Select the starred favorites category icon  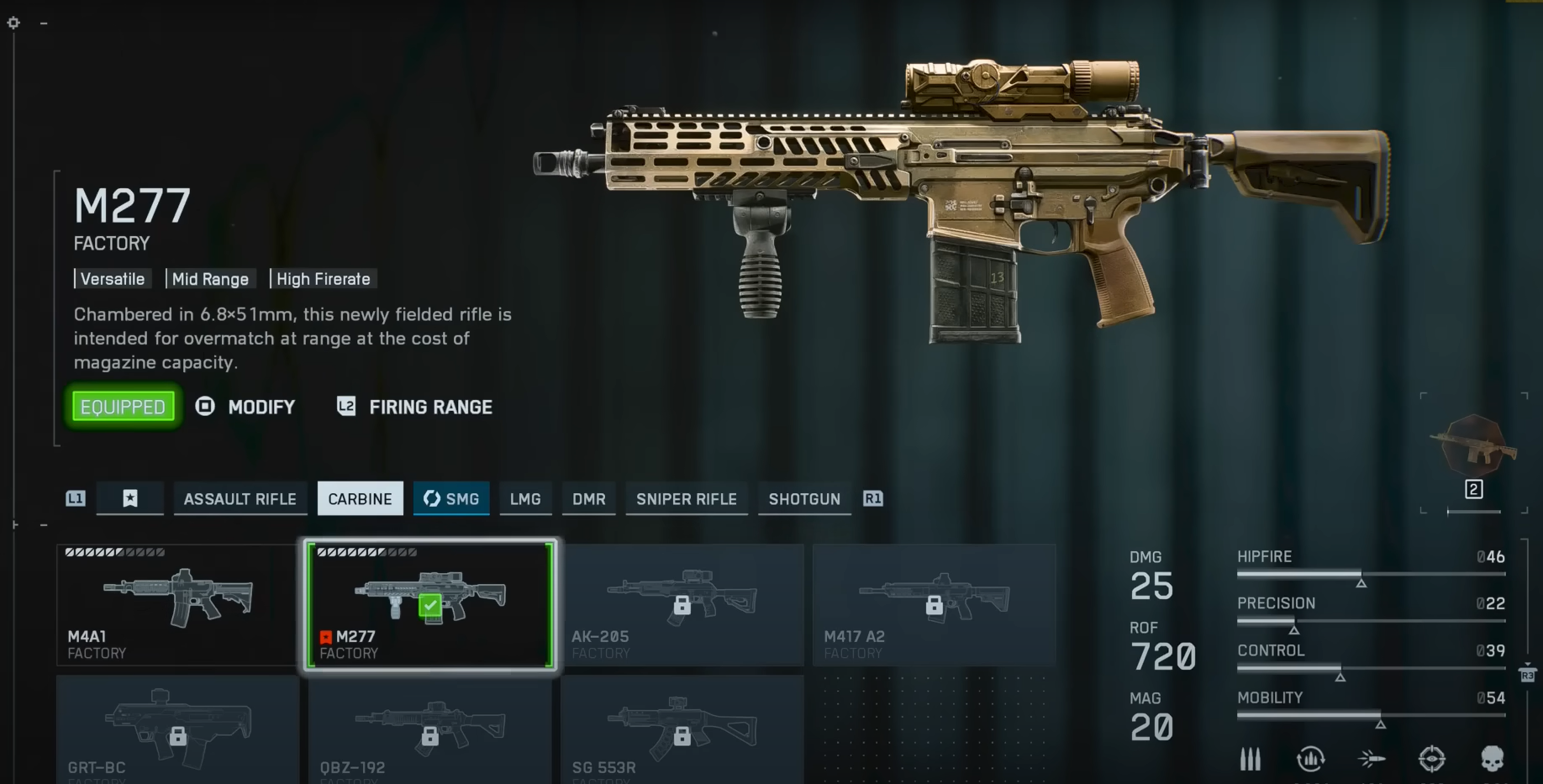[129, 498]
